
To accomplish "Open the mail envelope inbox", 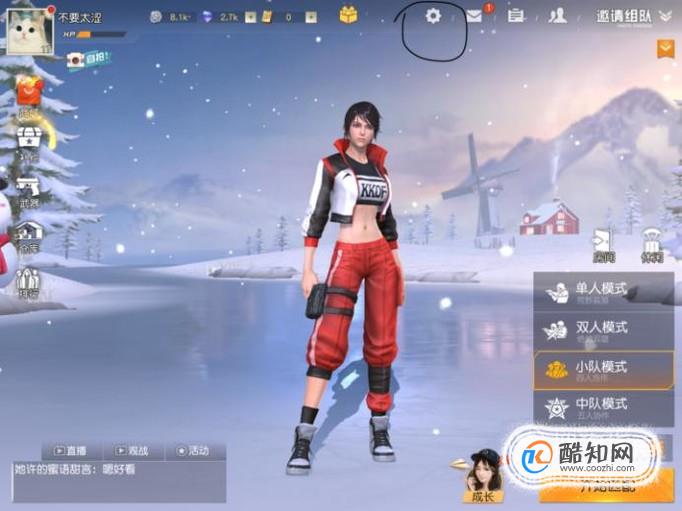I will (474, 16).
